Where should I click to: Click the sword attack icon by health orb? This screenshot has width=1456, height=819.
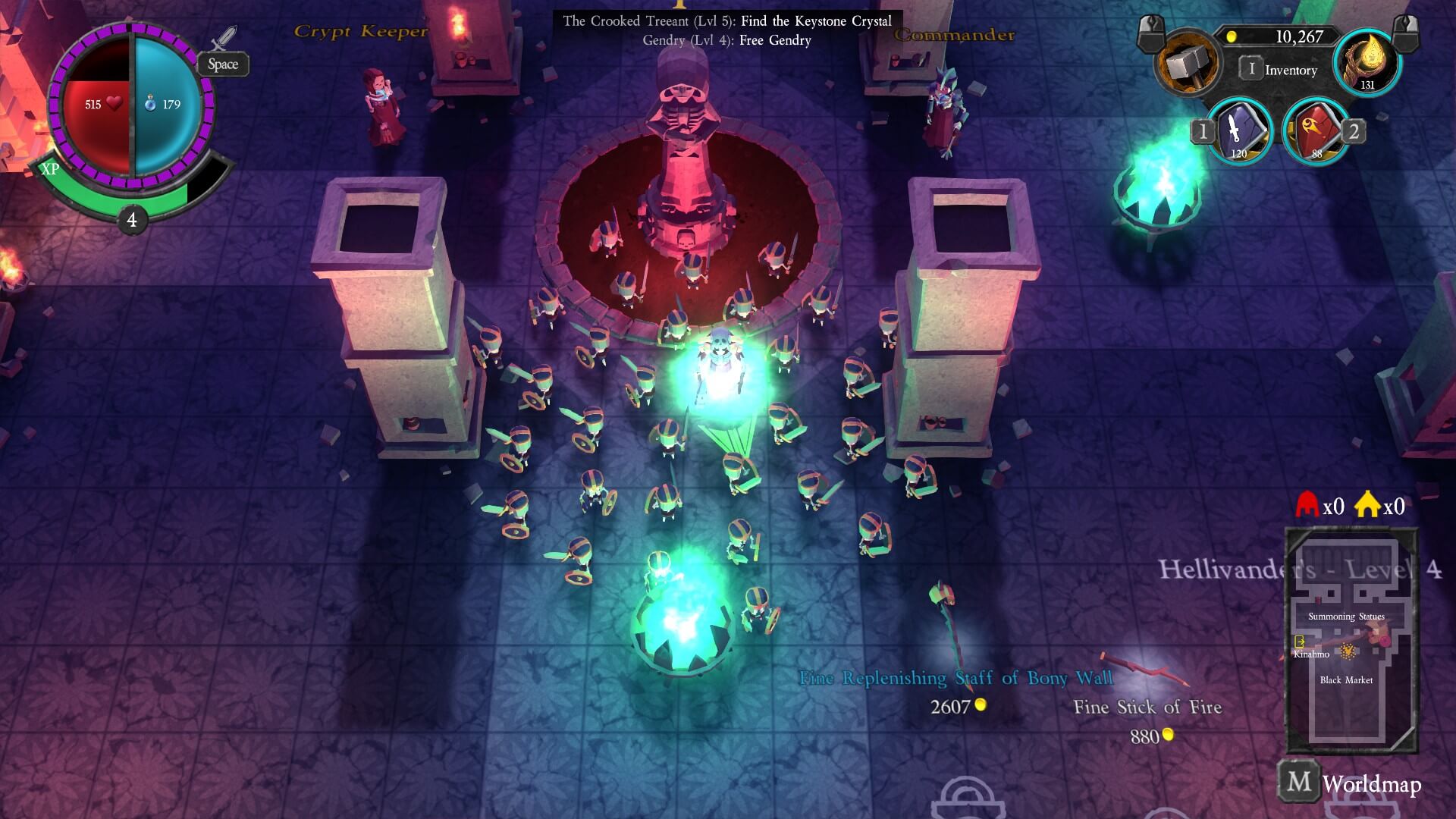tap(224, 39)
